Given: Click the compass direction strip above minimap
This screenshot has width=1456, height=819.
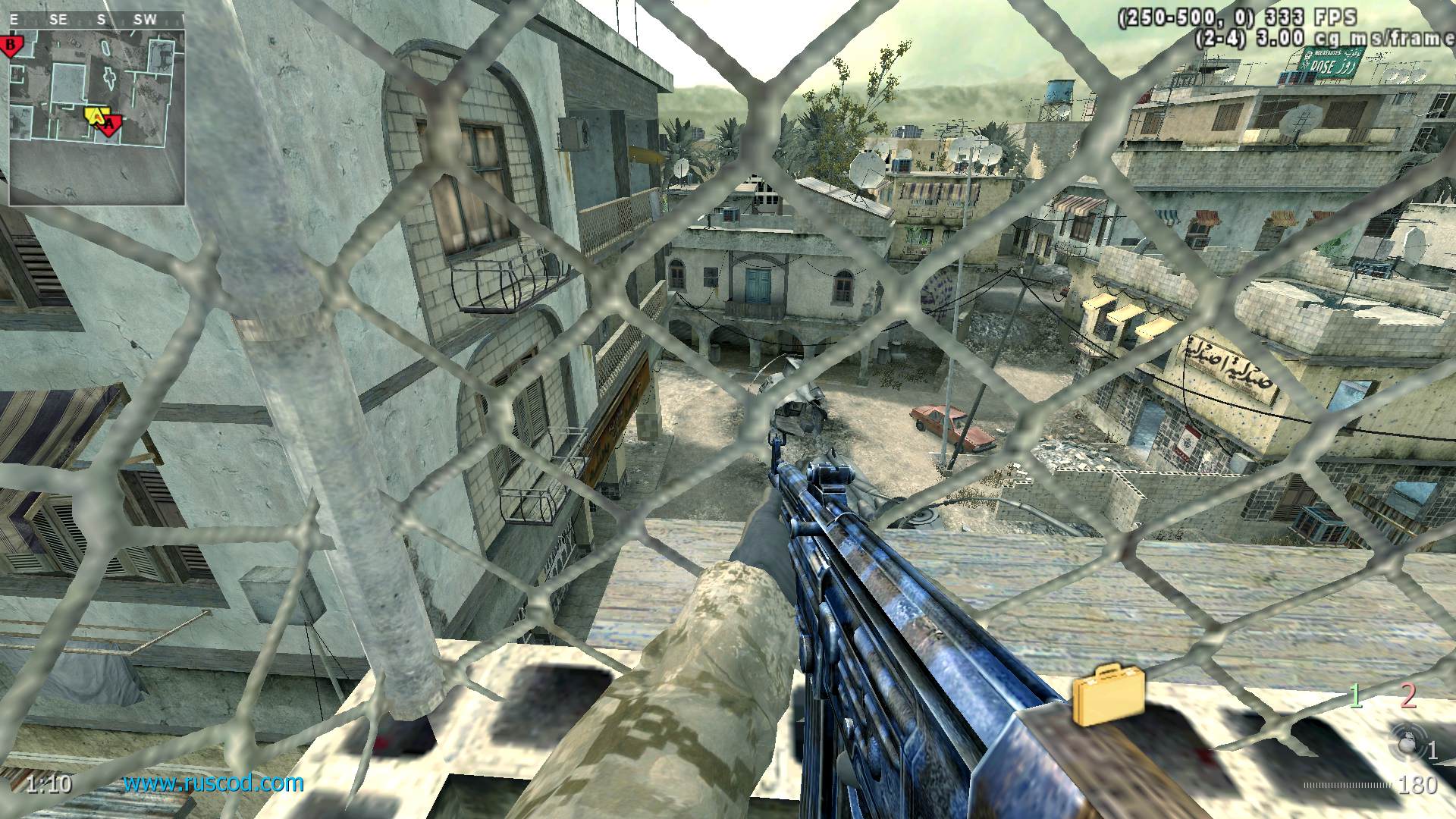Looking at the screenshot, I should 97,20.
